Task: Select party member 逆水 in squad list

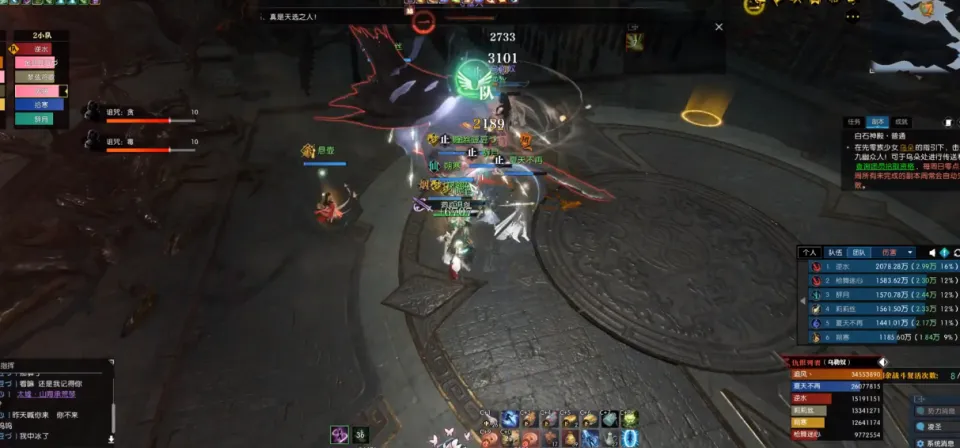Action: [40, 47]
